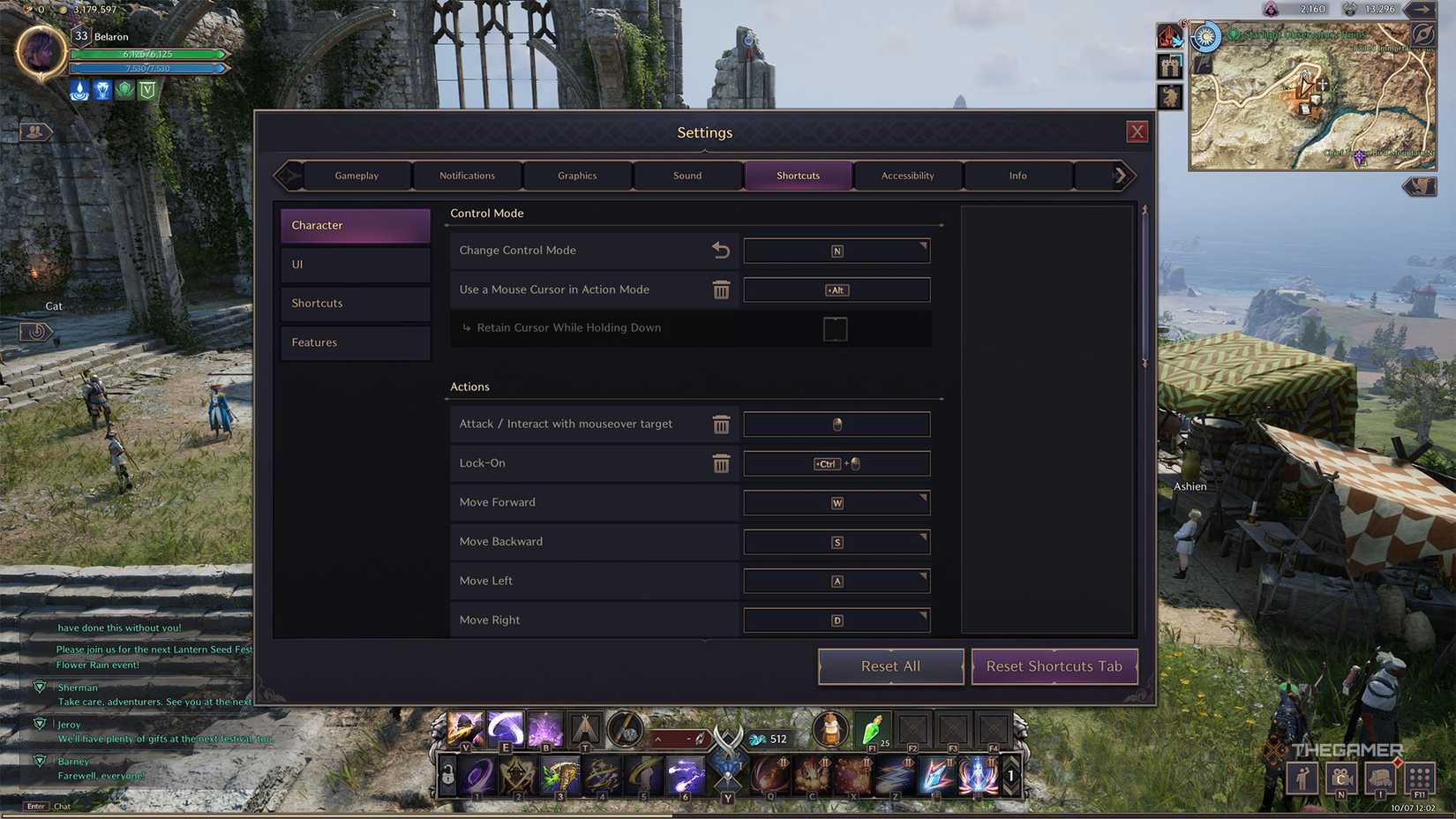Reset Change Control Mode using the undo arrow
1456x819 pixels.
coord(722,251)
